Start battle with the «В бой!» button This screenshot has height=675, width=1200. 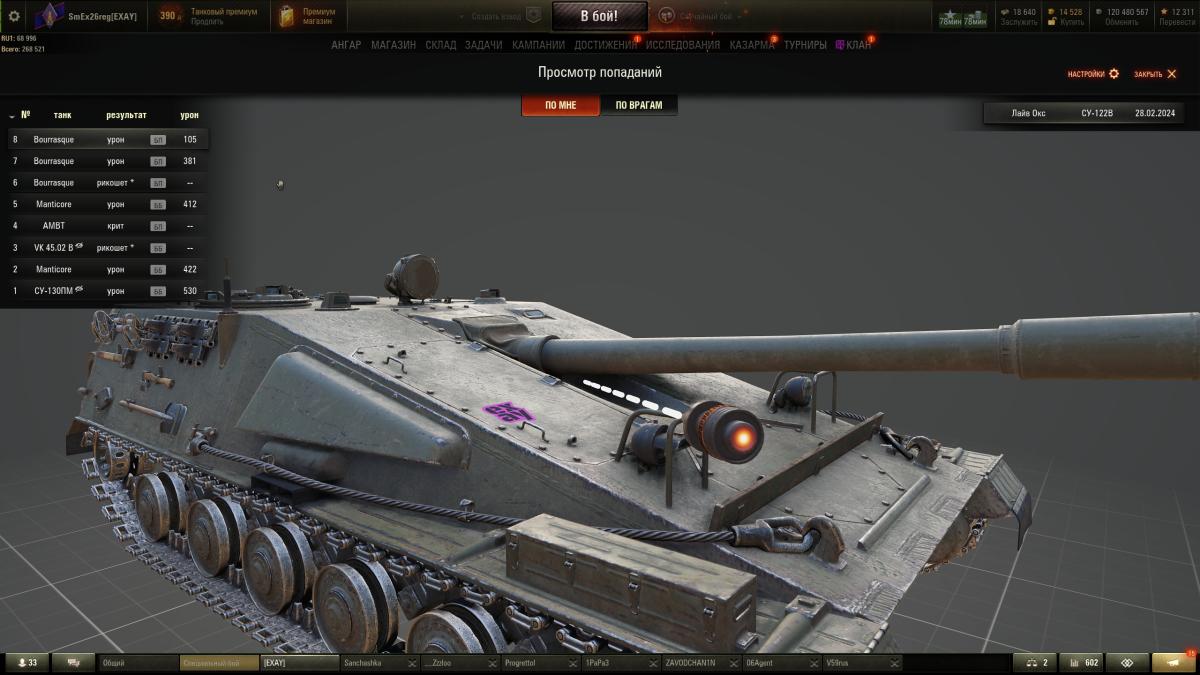[599, 16]
